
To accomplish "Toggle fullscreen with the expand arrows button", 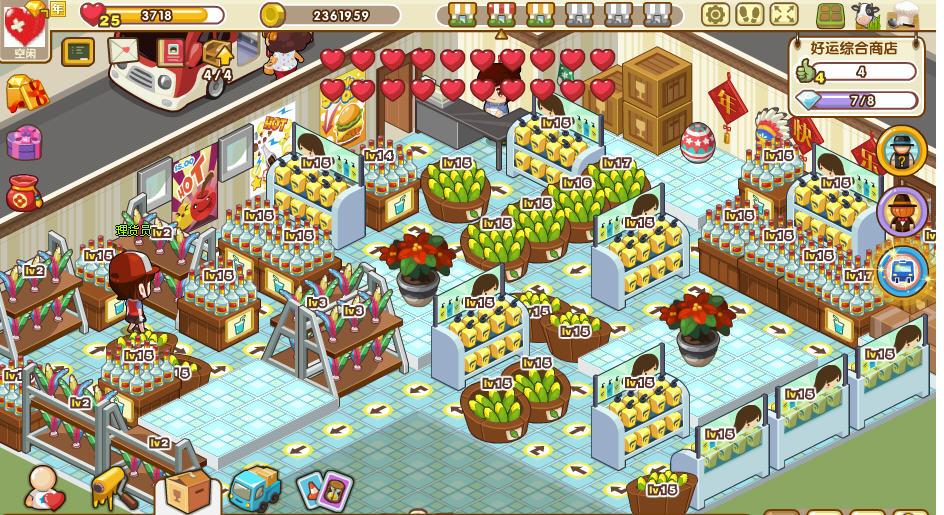I will coord(784,14).
